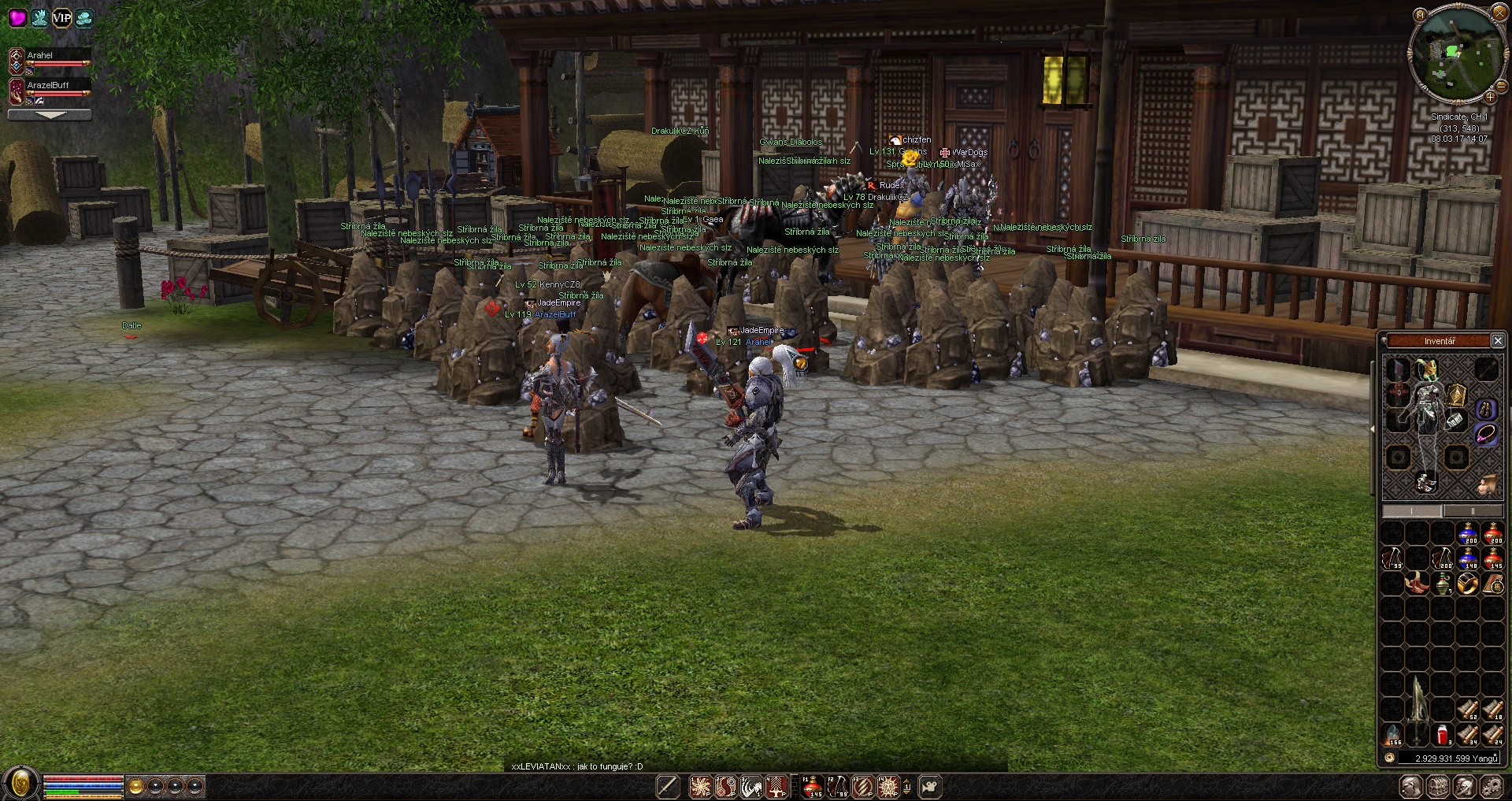Click the equipped pink necklace slot
This screenshot has height=801, width=1512.
[x=1485, y=434]
